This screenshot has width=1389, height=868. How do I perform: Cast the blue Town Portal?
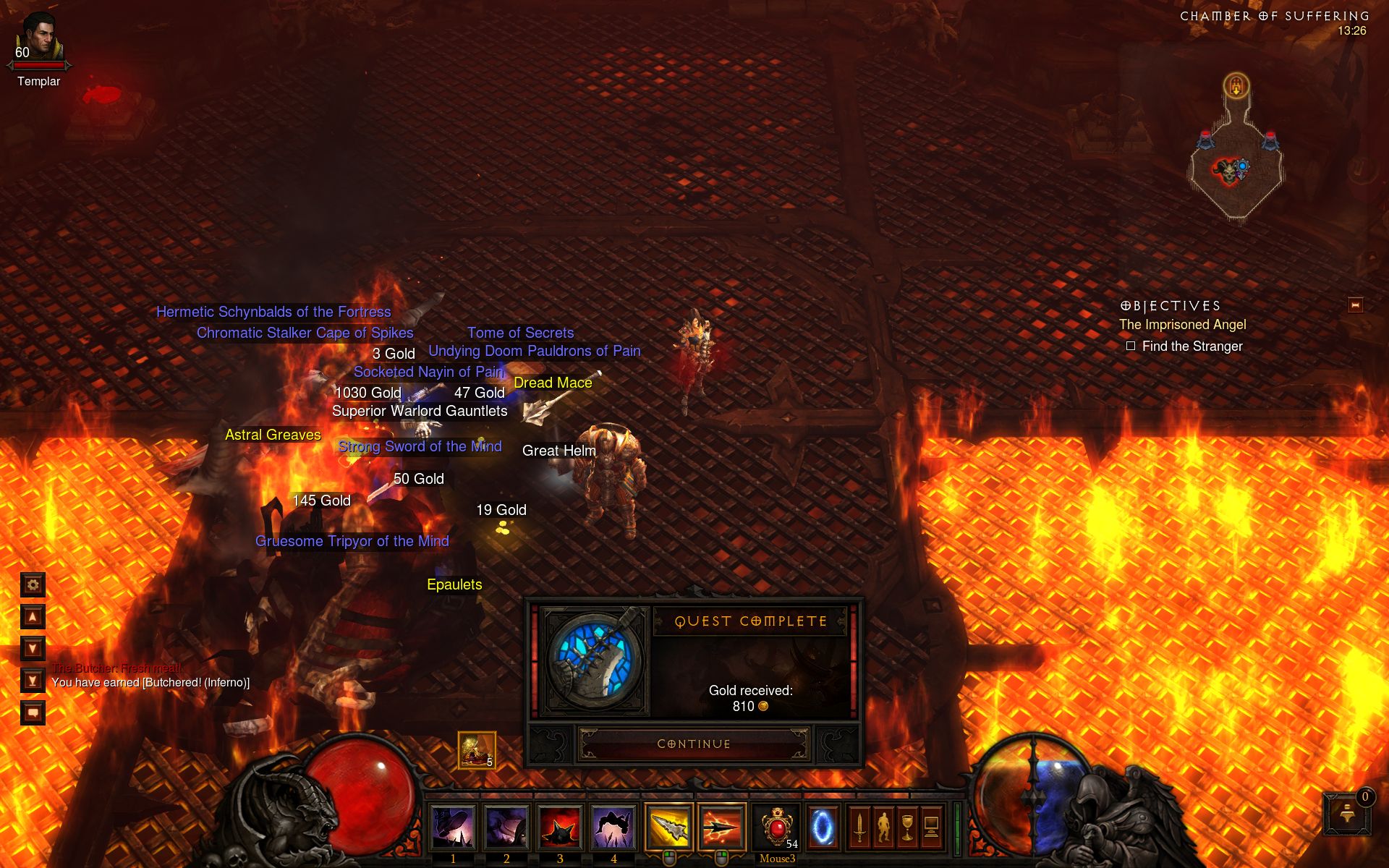point(822,827)
